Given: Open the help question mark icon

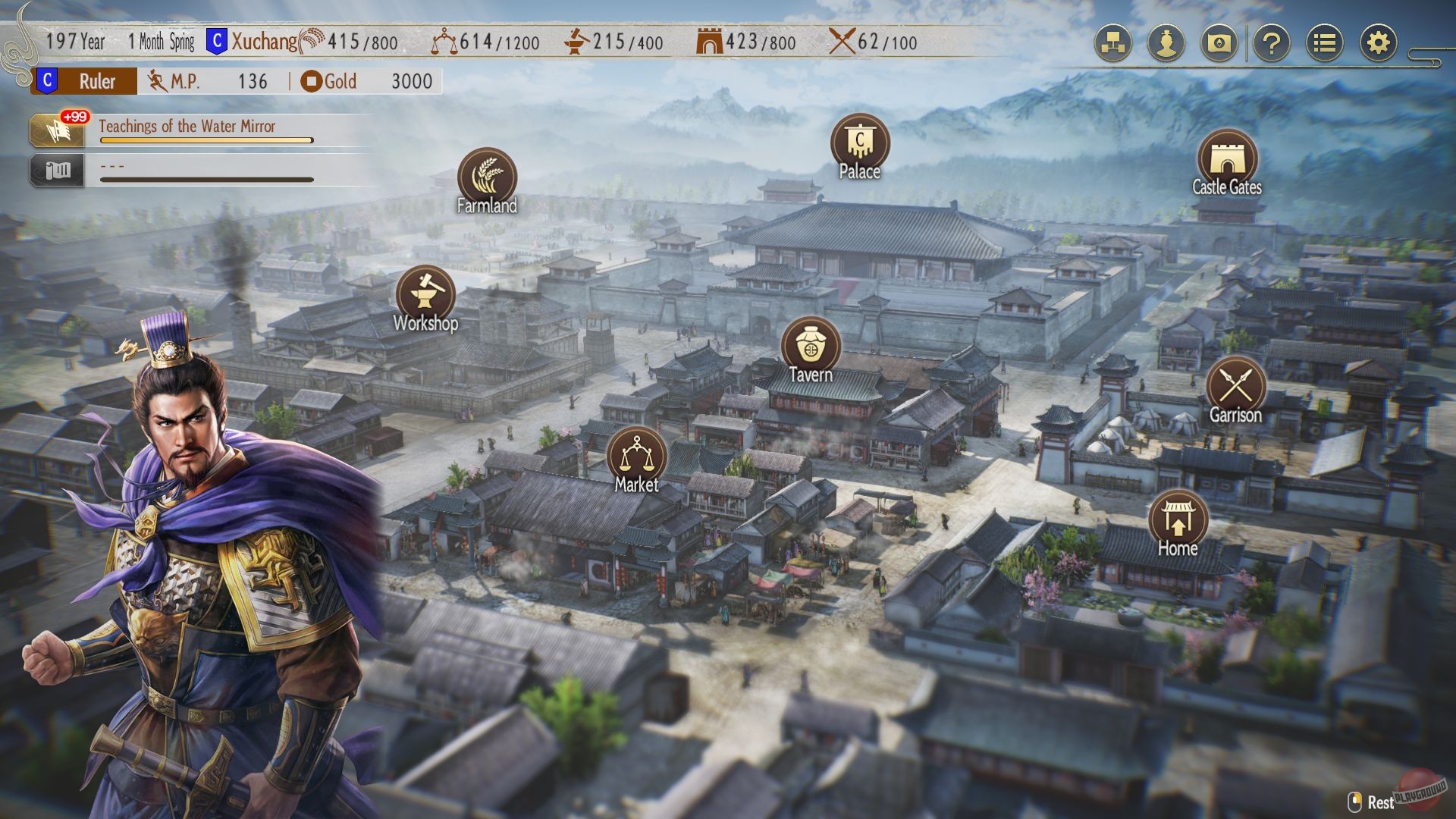Looking at the screenshot, I should [1272, 44].
